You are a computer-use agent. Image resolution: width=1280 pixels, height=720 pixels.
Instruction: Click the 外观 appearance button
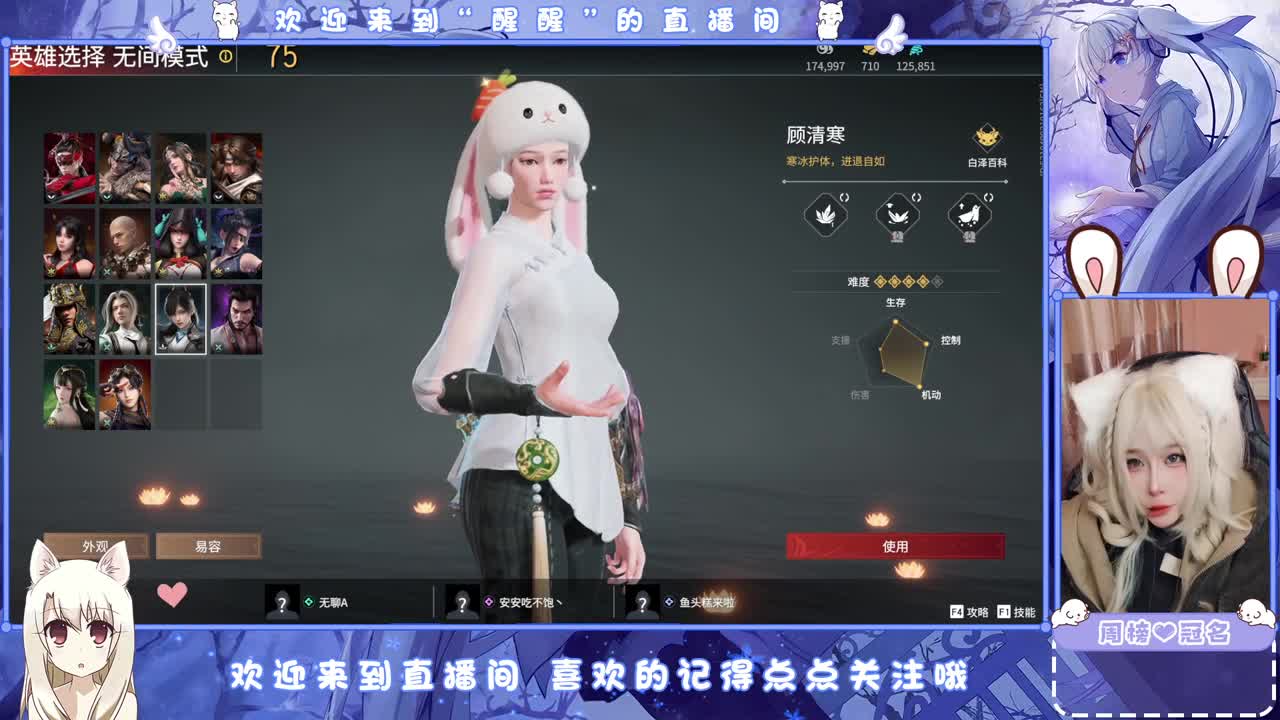(x=95, y=546)
